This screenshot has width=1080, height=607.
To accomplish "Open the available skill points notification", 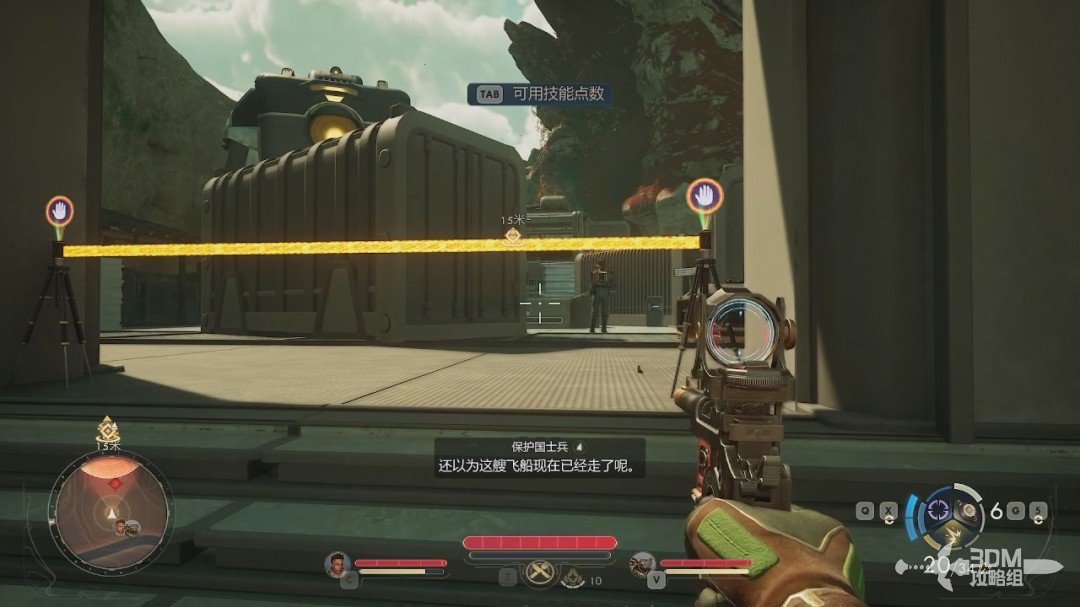I will tap(540, 94).
